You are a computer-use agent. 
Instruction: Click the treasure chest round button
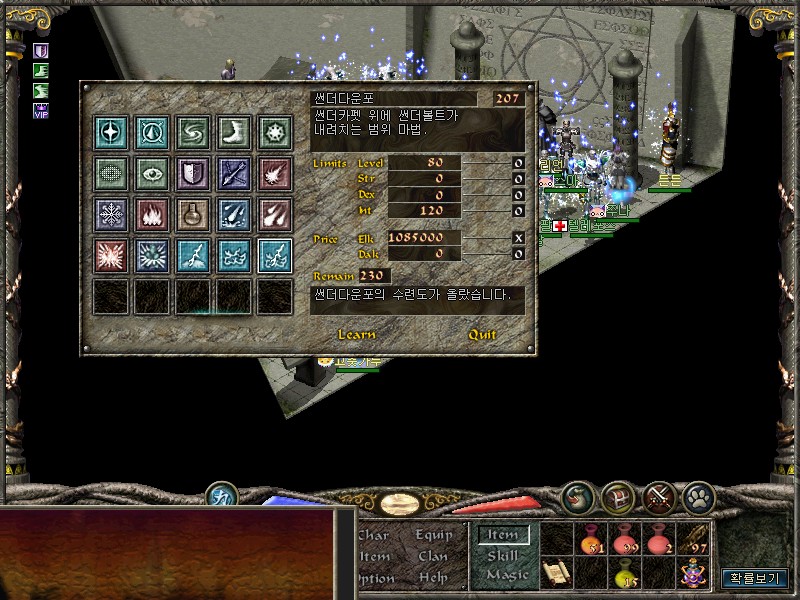point(618,496)
